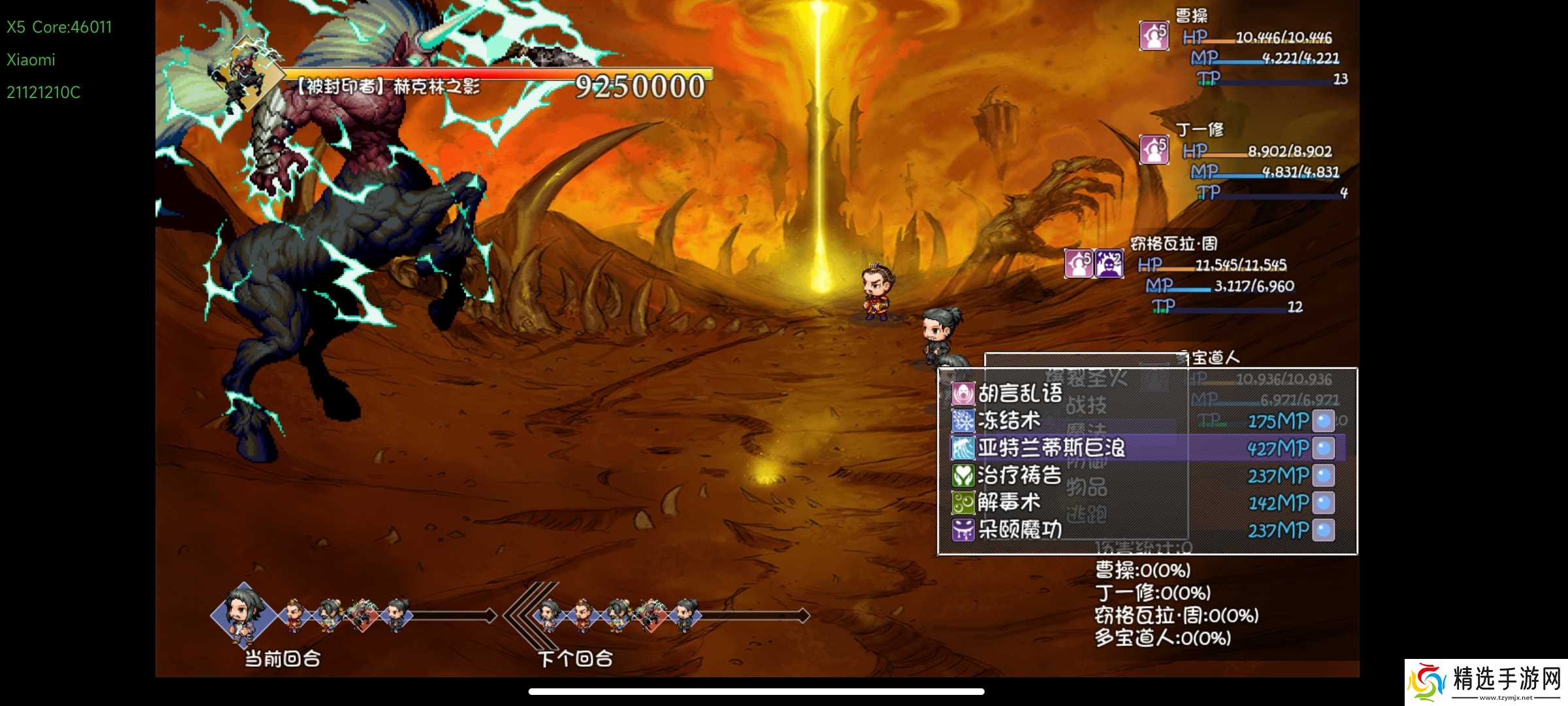1568x706 pixels.
Task: Choose the 冻结术 freeze spell
Action: [1009, 420]
